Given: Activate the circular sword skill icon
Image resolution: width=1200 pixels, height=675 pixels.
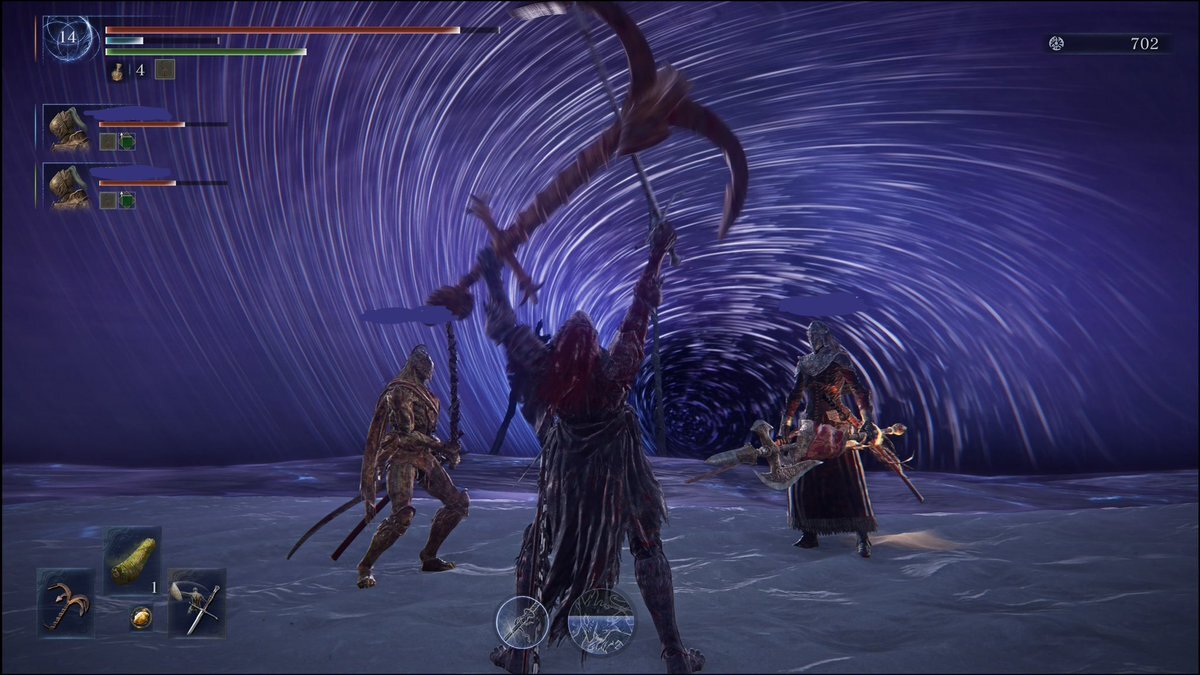Looking at the screenshot, I should tap(523, 621).
